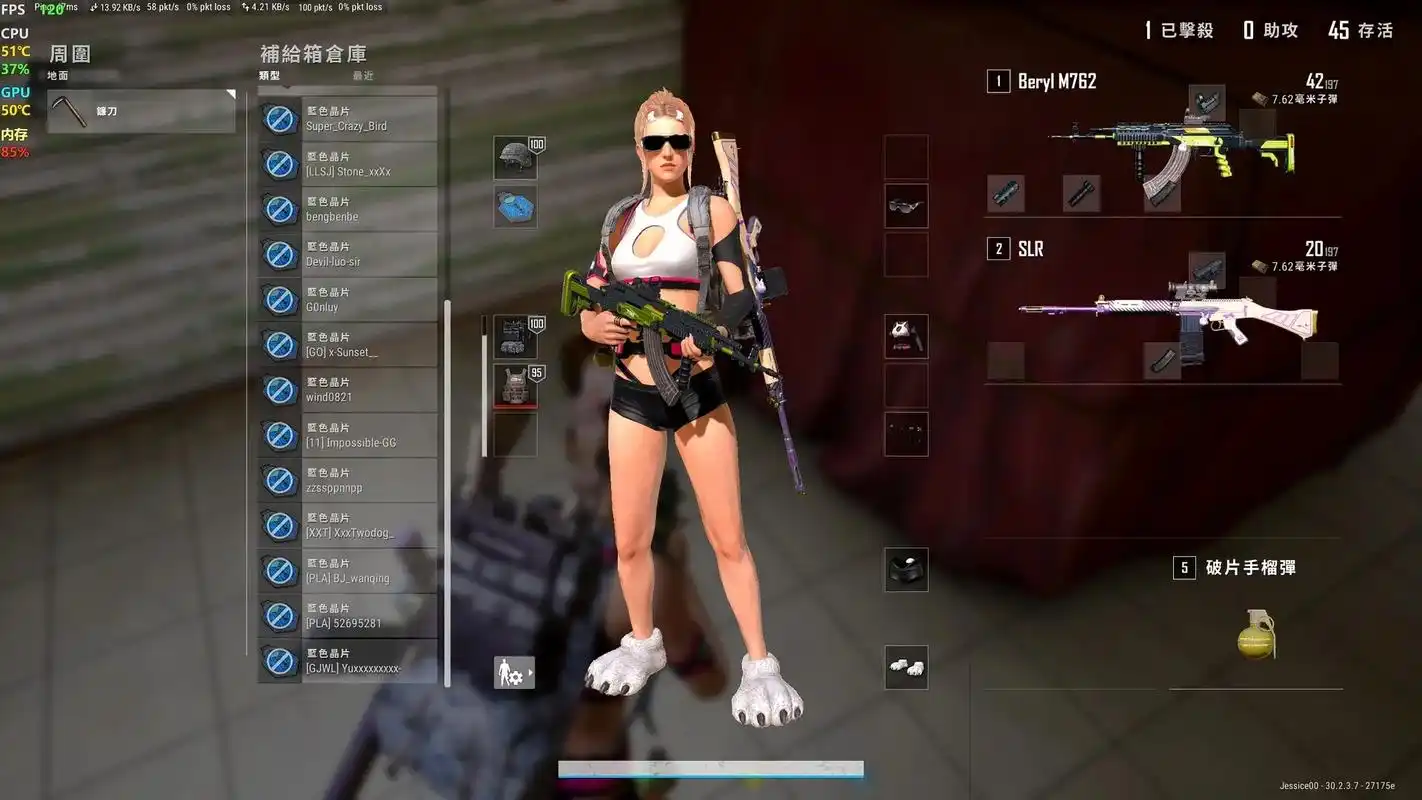Click the boost progress bar at the bottom
Image resolution: width=1422 pixels, height=800 pixels.
710,770
